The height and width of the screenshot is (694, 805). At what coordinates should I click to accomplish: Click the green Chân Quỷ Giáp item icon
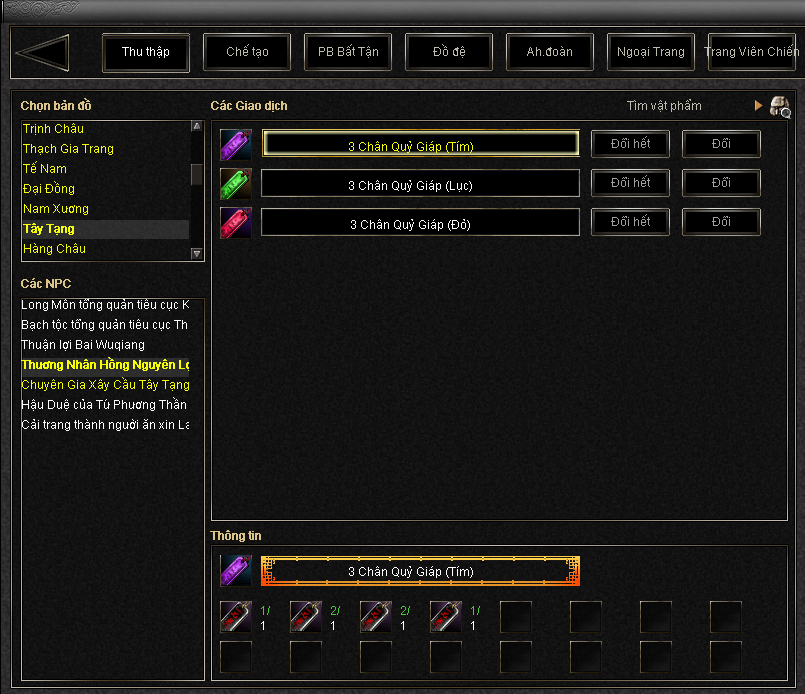(x=236, y=183)
